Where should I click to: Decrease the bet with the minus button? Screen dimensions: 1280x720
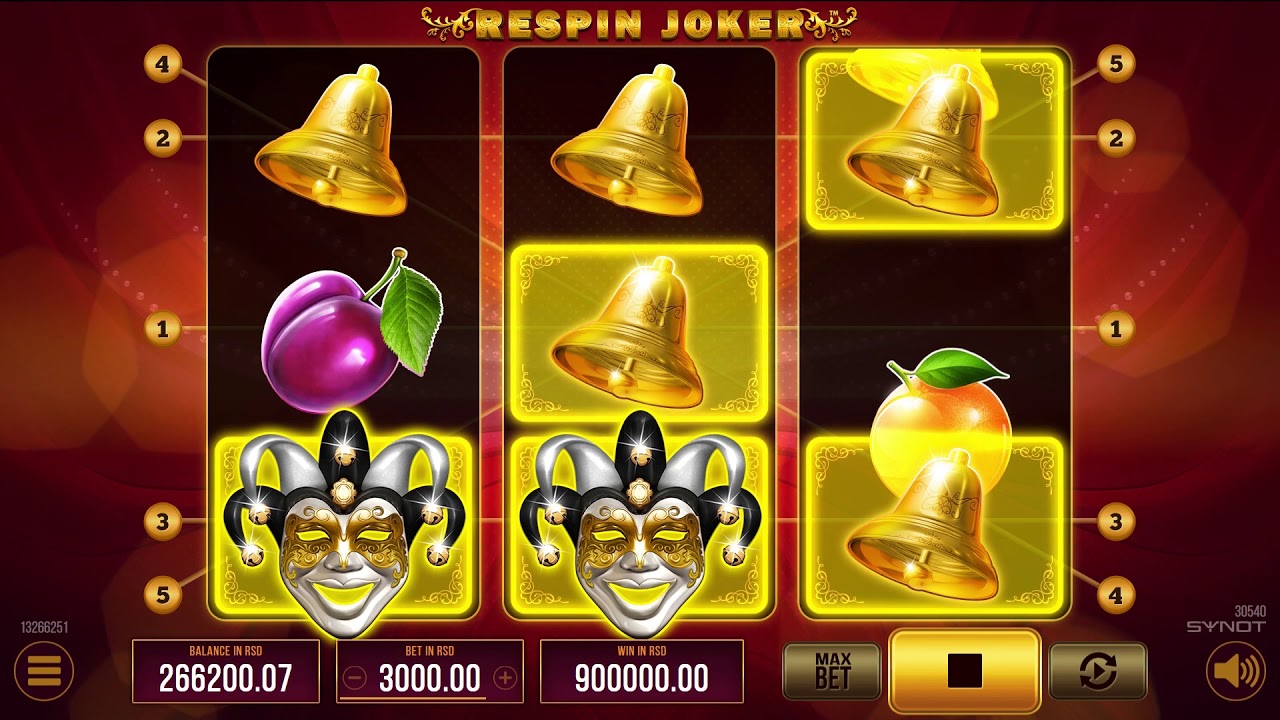pos(354,675)
